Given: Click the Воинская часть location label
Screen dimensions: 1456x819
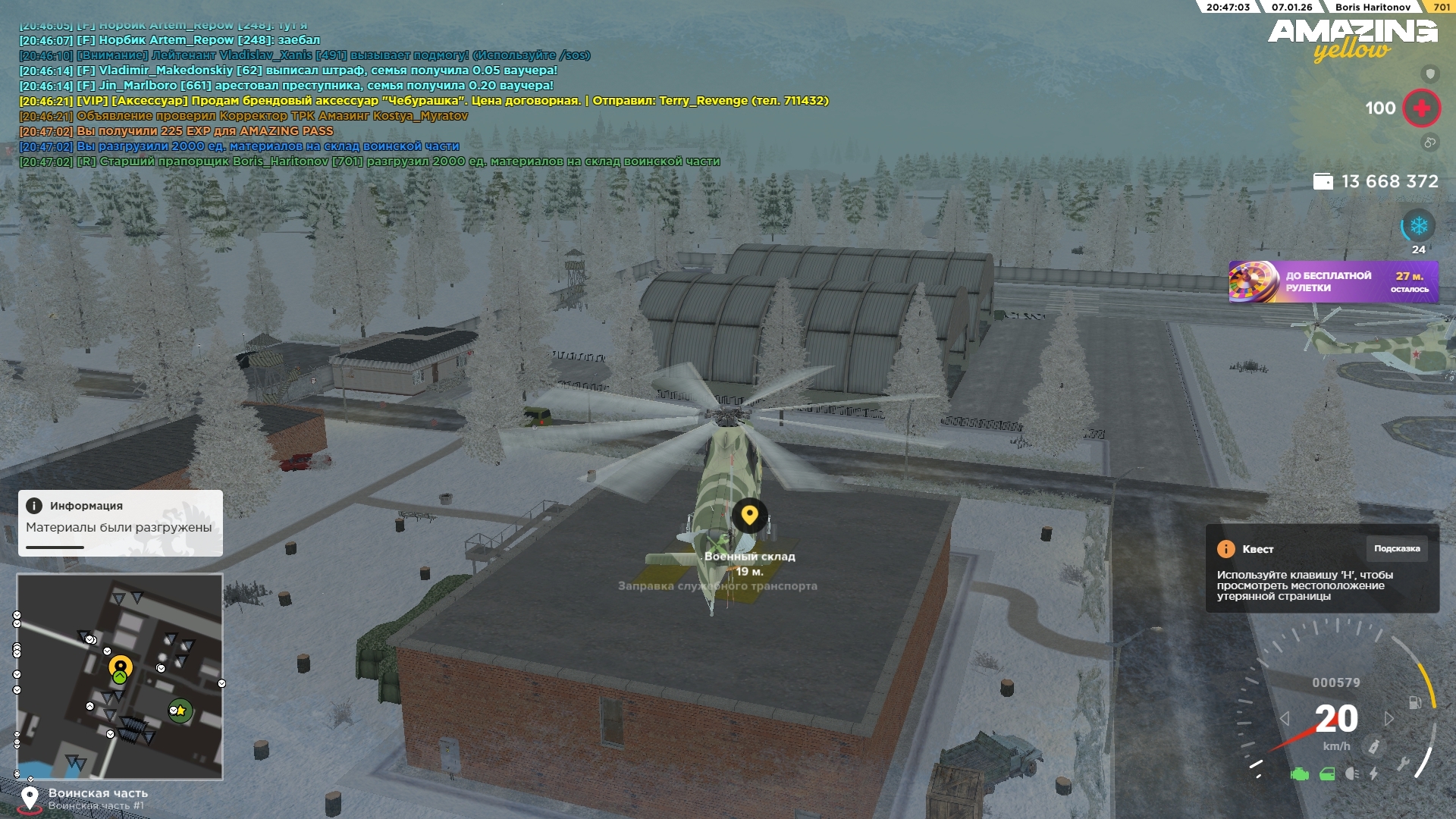Looking at the screenshot, I should pos(98,793).
